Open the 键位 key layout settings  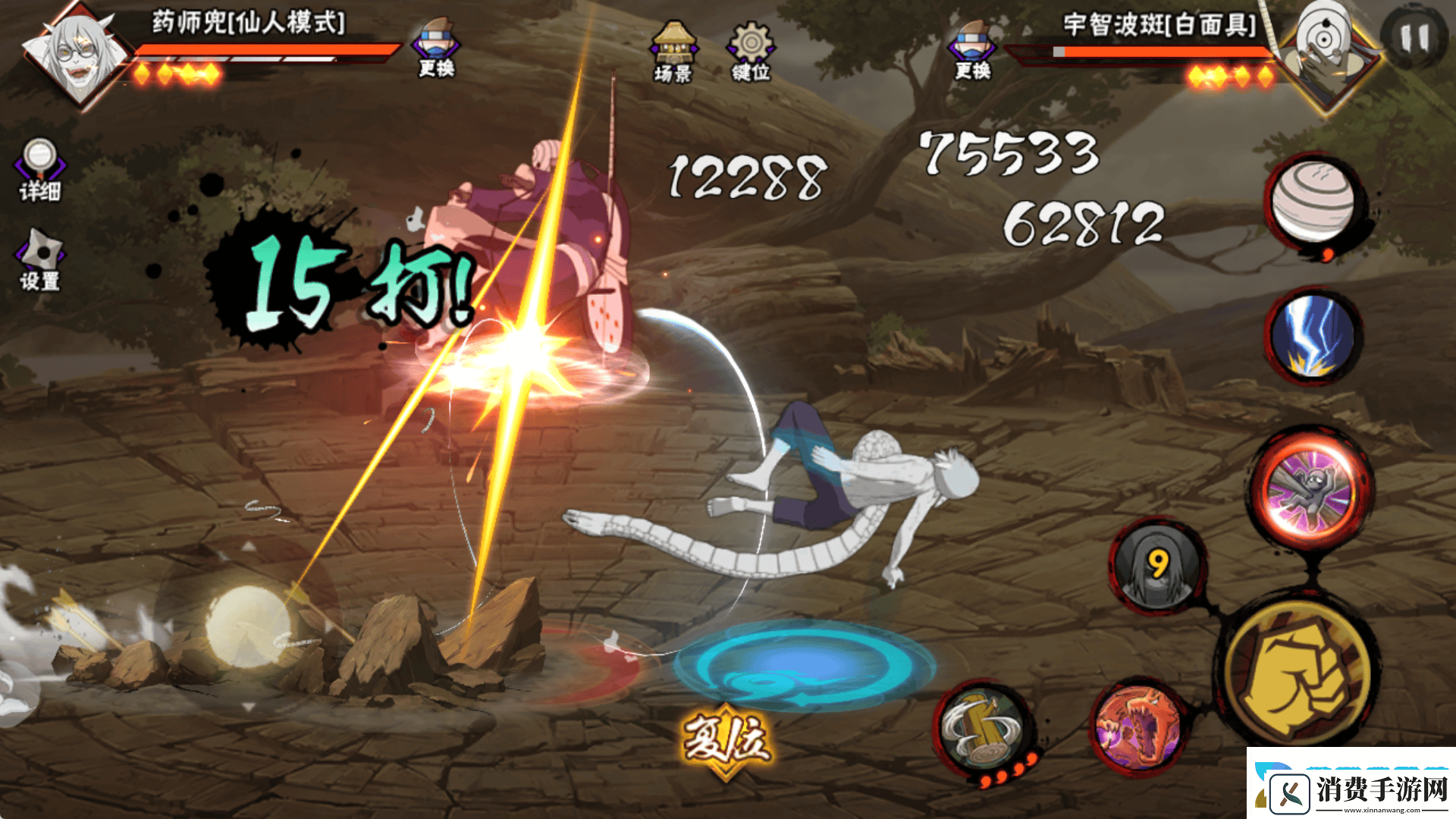tap(751, 52)
